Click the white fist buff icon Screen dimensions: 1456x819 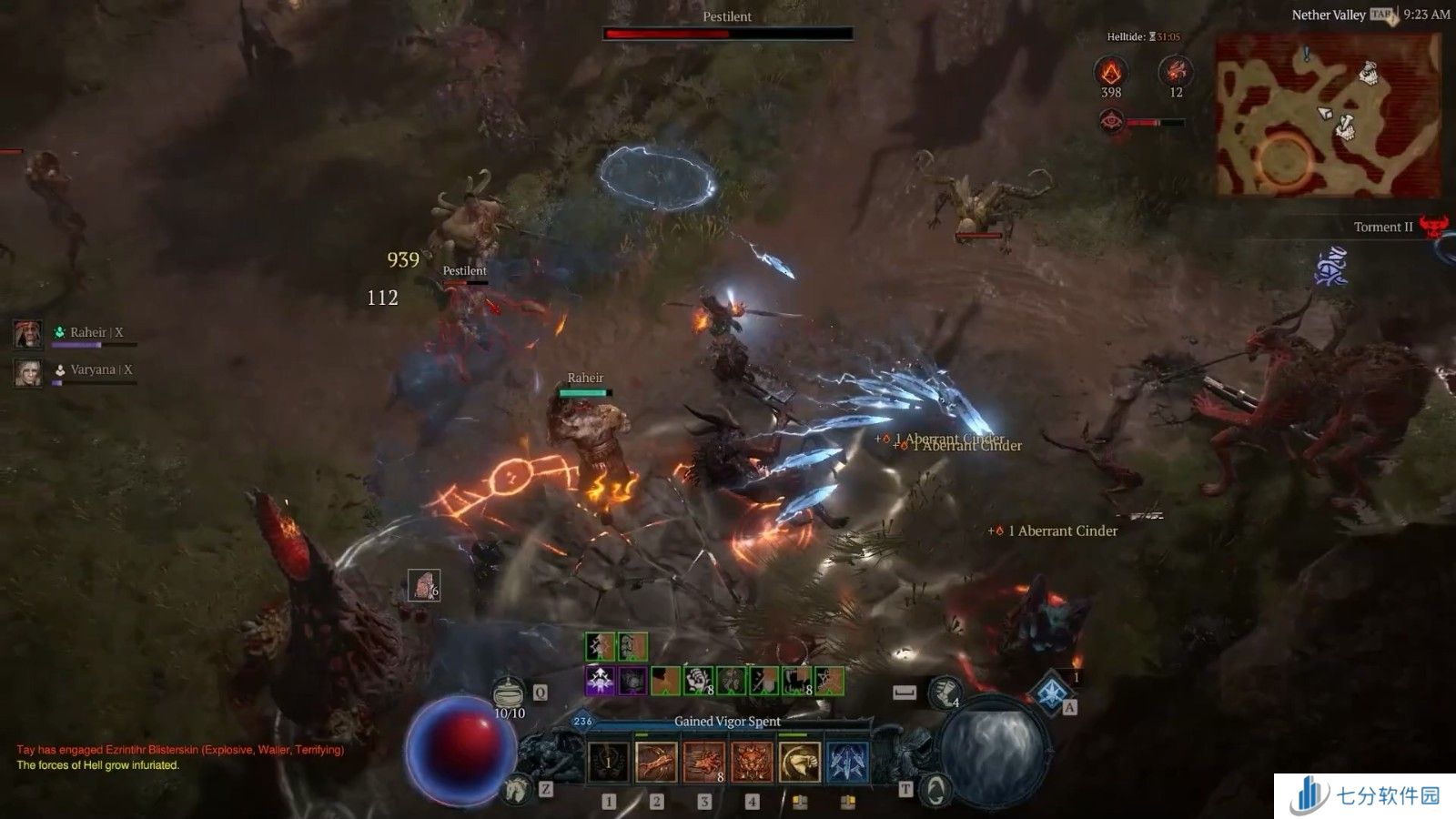[x=698, y=680]
